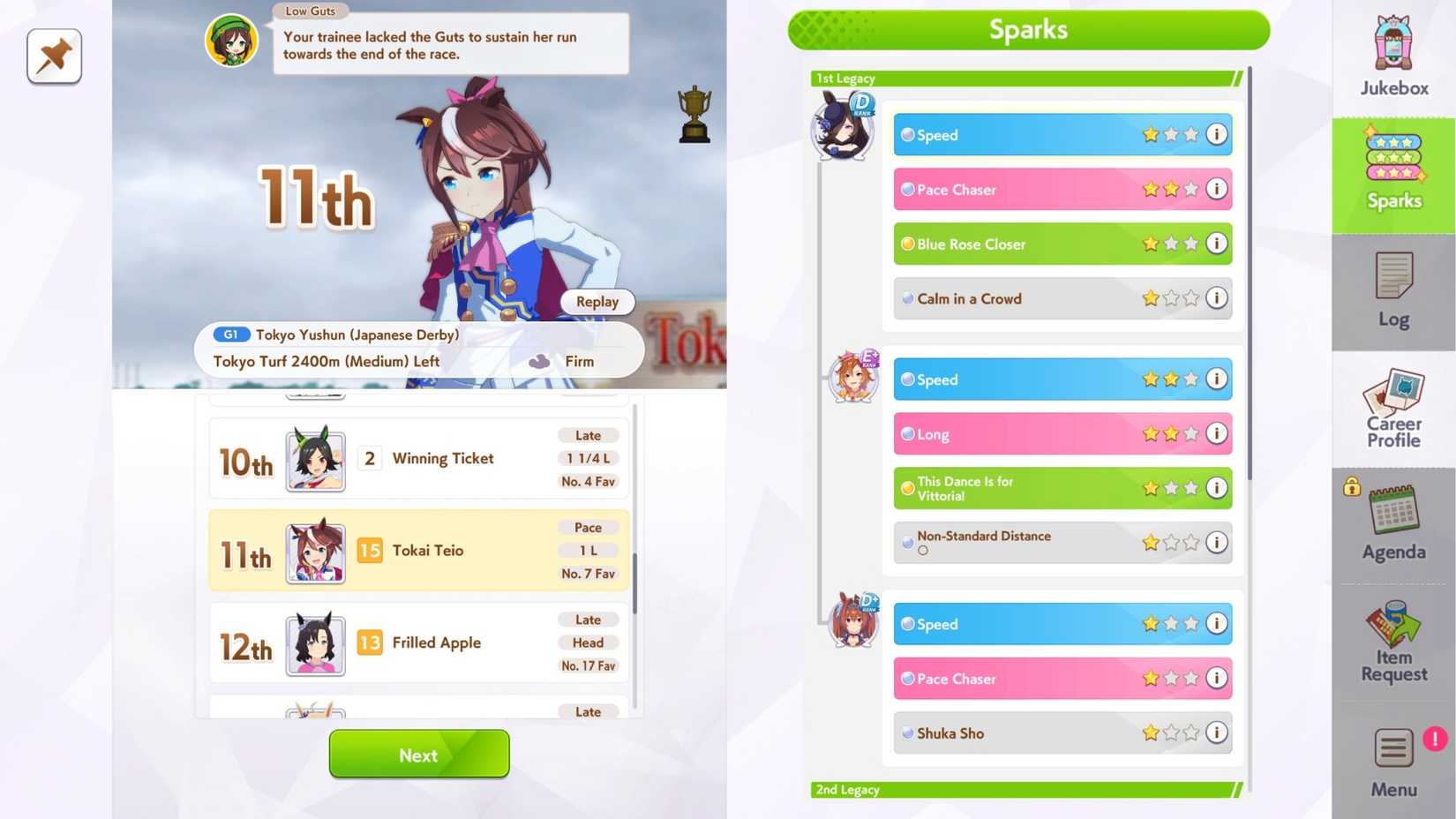Click the pin icon in the top left

click(53, 56)
